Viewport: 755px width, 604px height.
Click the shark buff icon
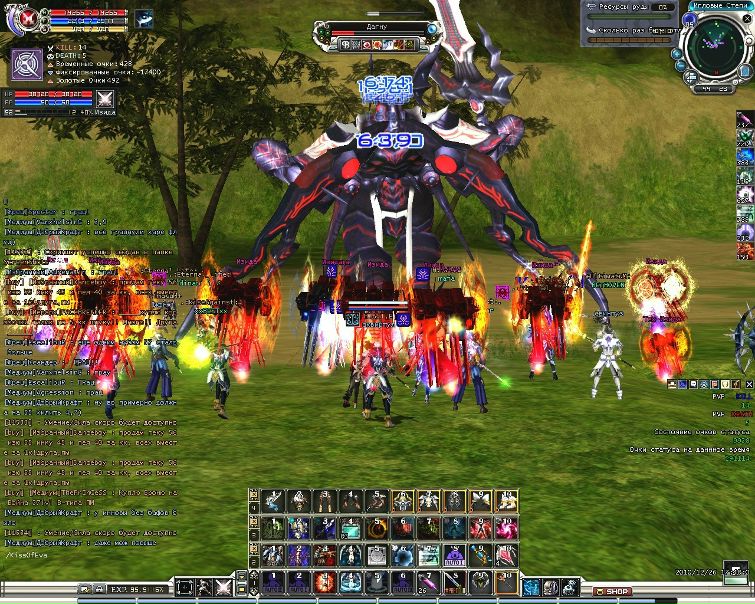click(143, 18)
